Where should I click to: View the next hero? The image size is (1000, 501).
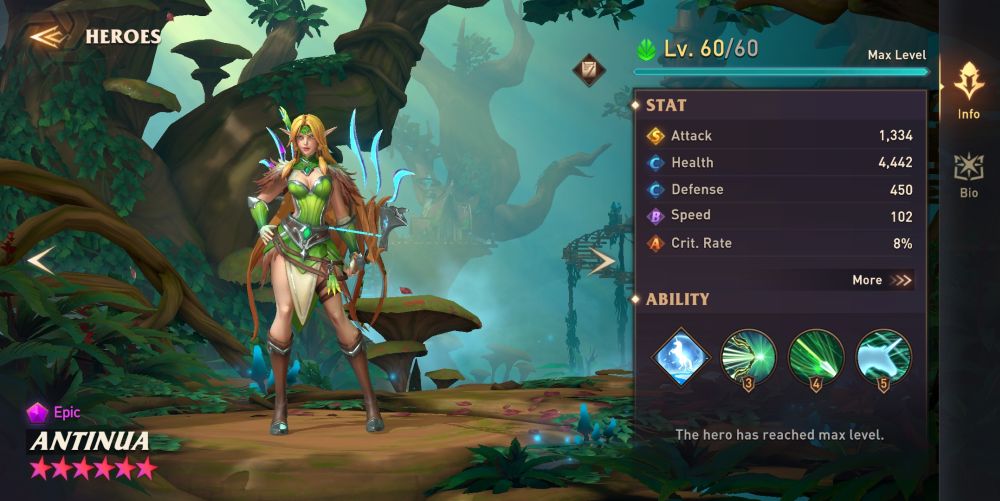coord(601,262)
